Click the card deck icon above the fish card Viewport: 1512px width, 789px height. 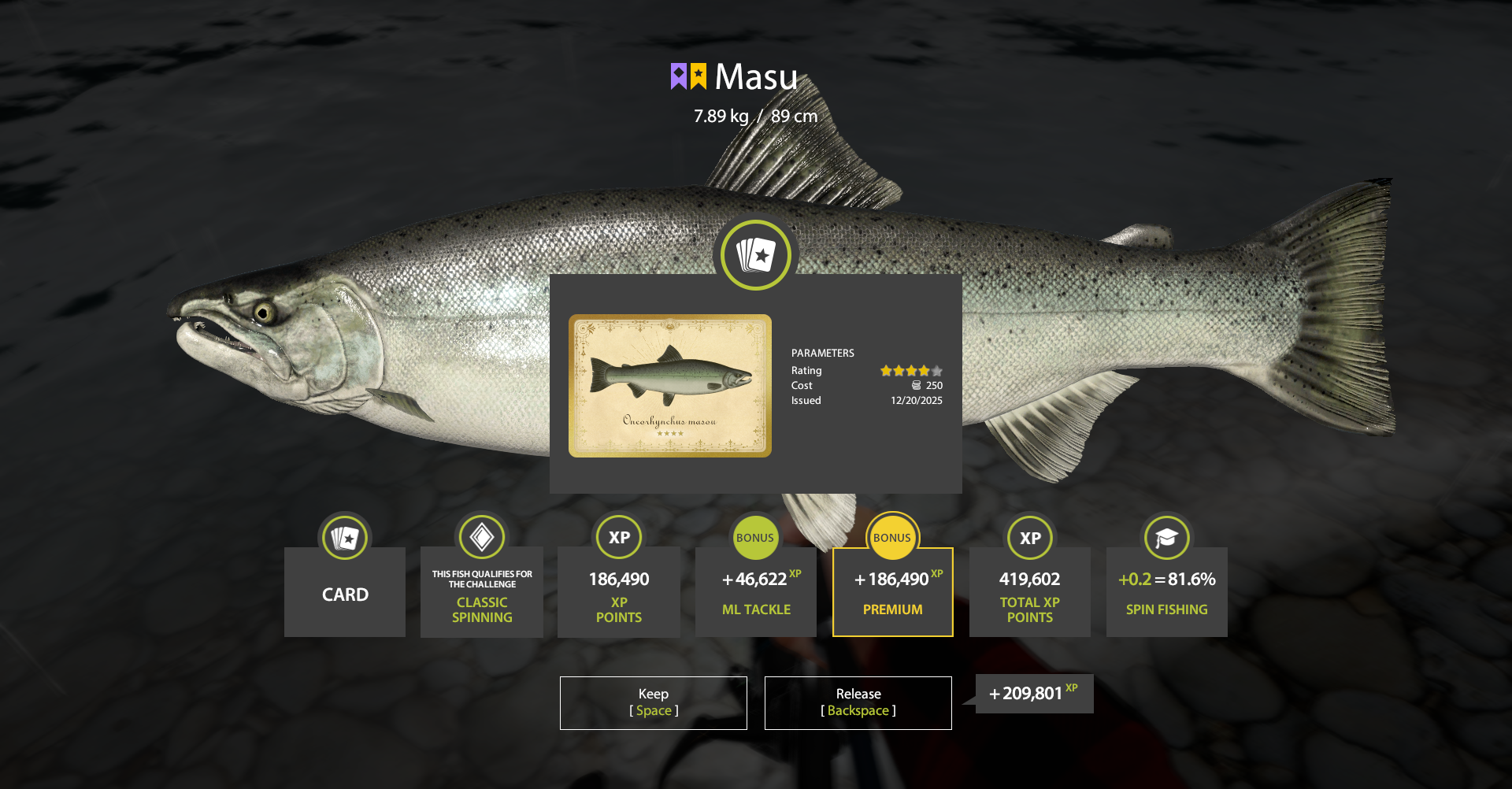755,255
